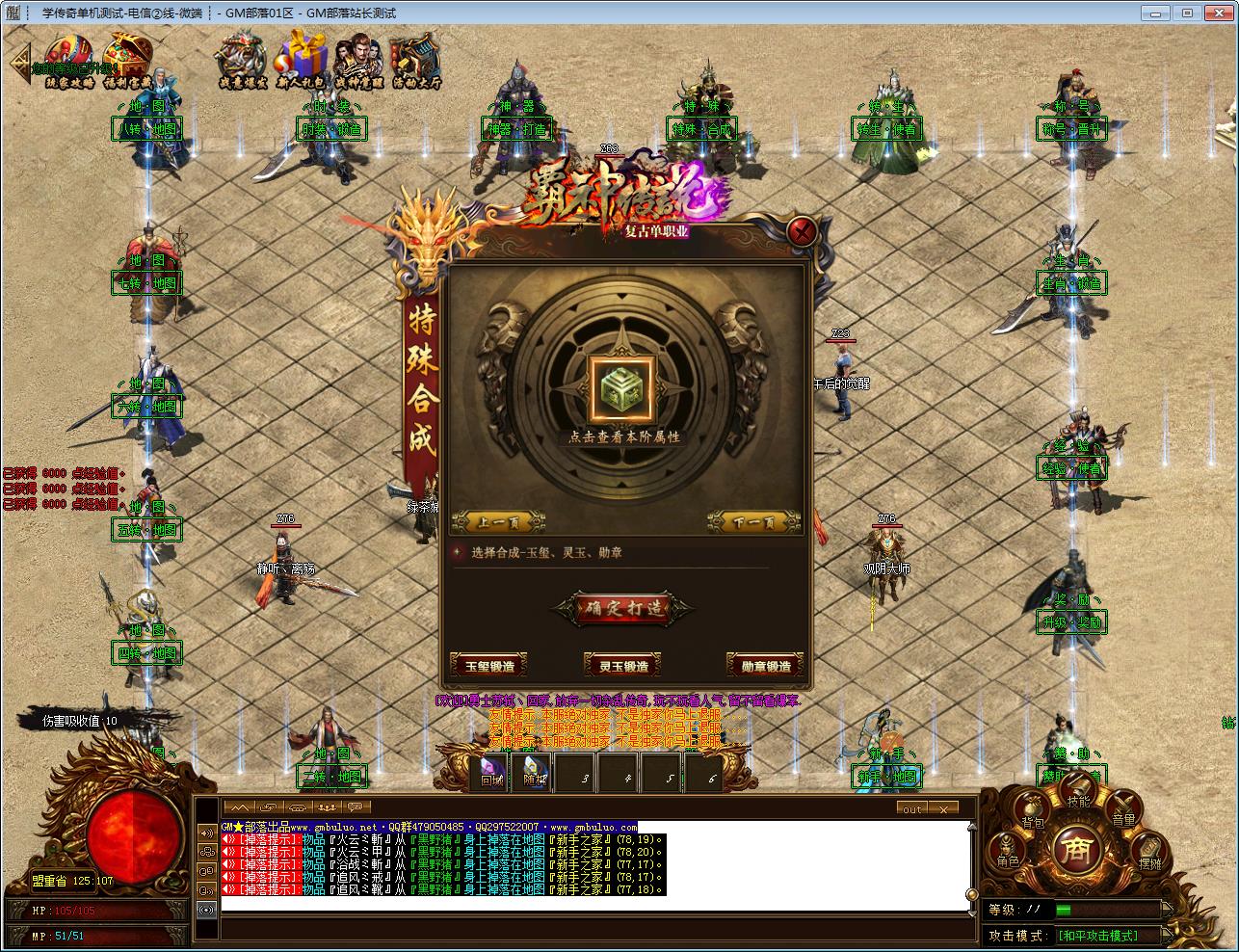Viewport: 1239px width, 952px height.
Task: Go to next page with 下一页
Action: coord(753,523)
